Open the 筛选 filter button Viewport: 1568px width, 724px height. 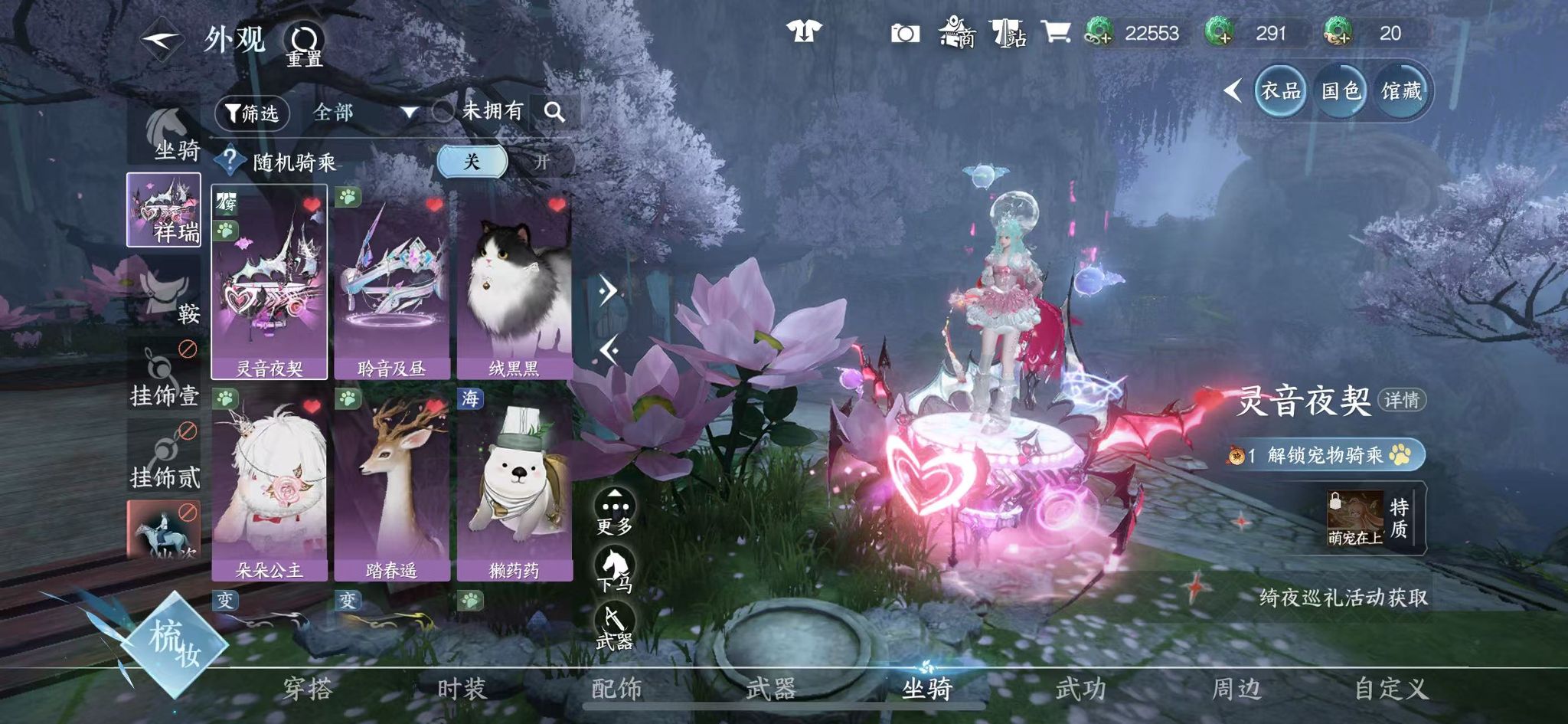pyautogui.click(x=251, y=113)
